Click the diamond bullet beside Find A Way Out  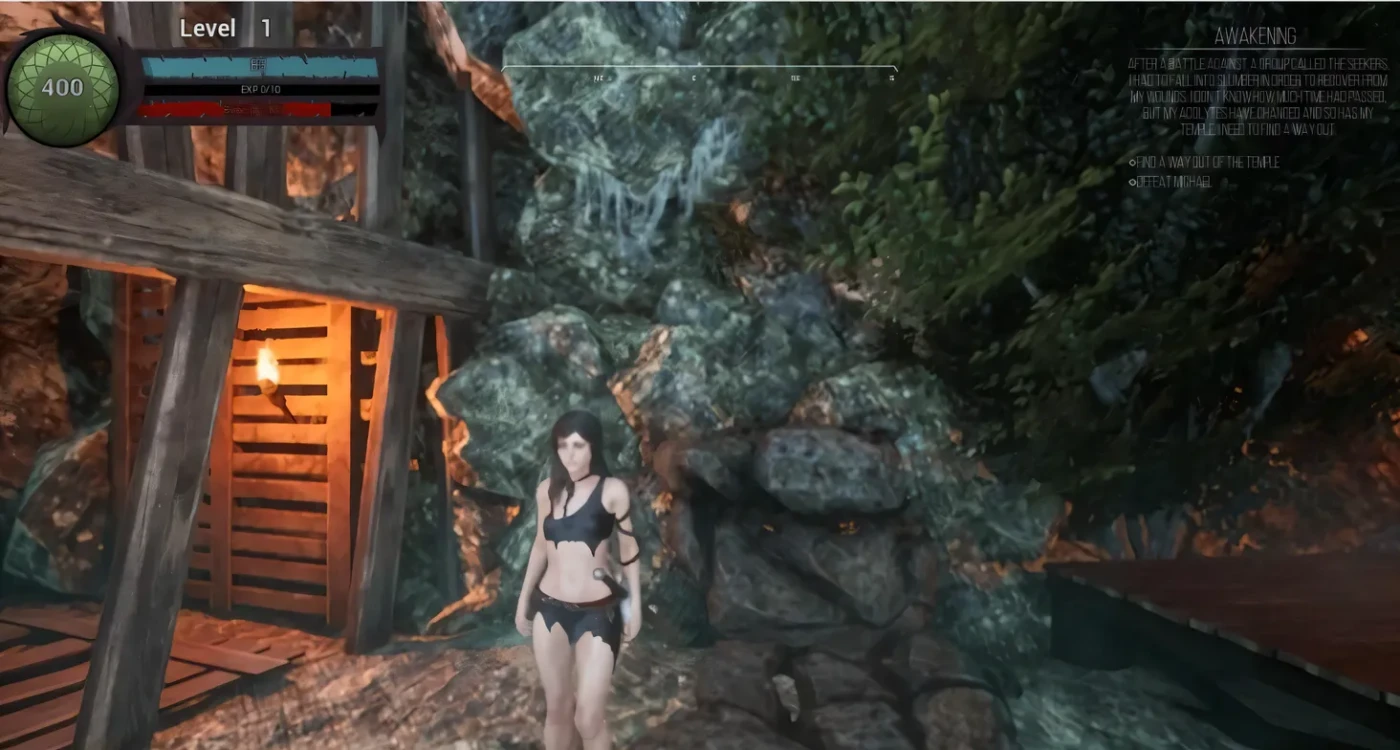(1133, 162)
